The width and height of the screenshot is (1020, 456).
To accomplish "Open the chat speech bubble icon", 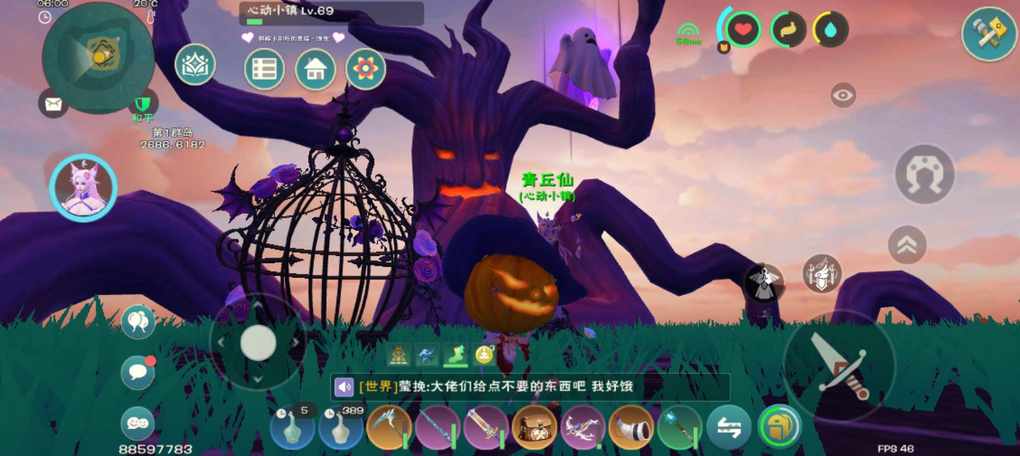I will 137,372.
